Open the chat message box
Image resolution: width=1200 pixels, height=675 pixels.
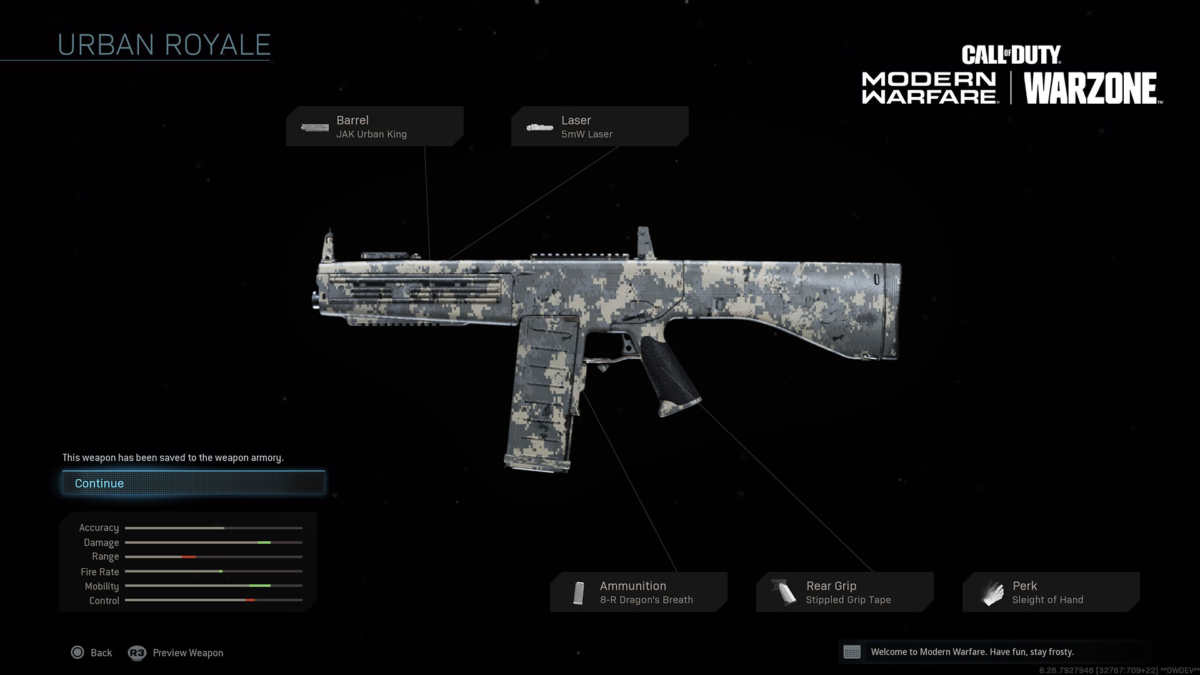995,652
